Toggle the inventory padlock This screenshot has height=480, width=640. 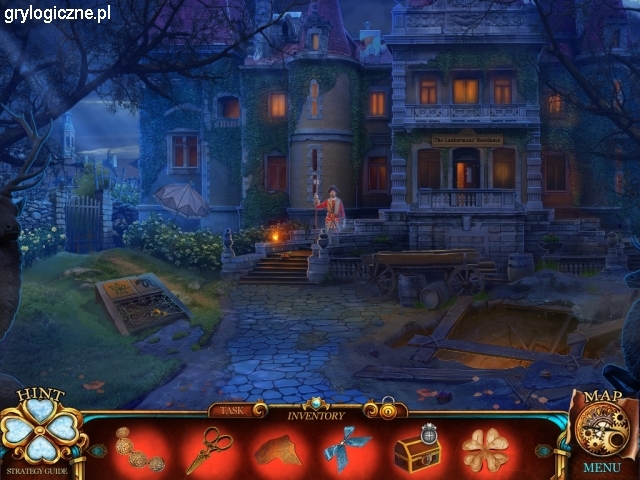(387, 409)
